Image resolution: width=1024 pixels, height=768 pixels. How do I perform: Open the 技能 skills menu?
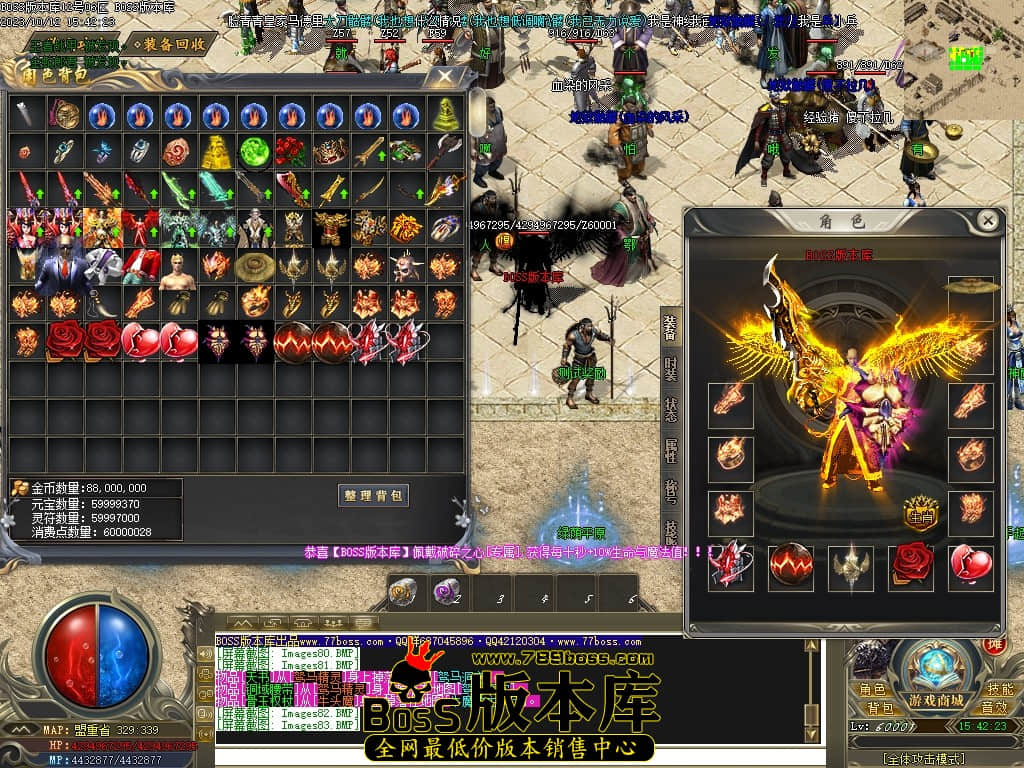tap(1000, 689)
